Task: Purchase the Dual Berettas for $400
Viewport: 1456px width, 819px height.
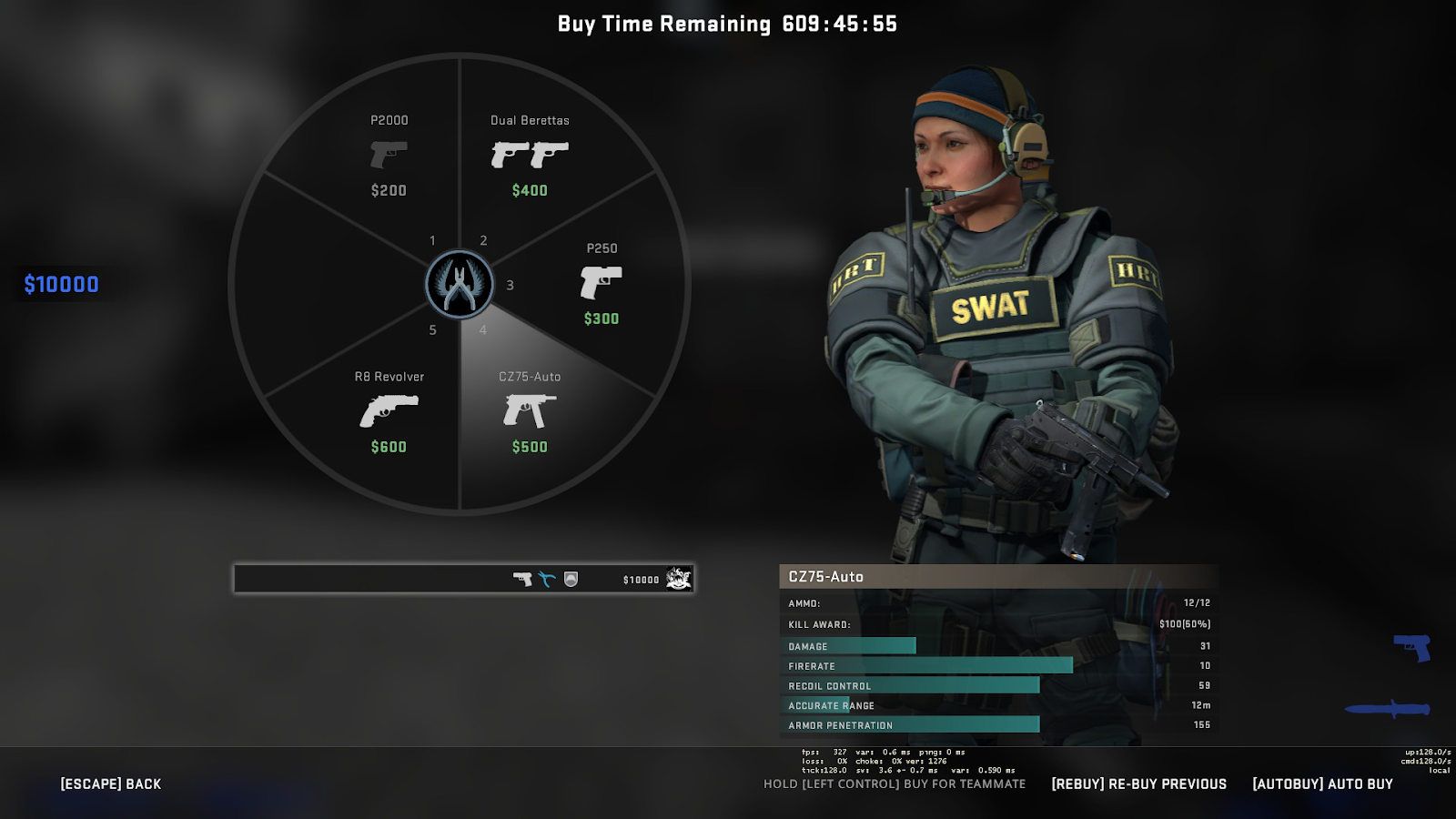Action: tap(530, 156)
